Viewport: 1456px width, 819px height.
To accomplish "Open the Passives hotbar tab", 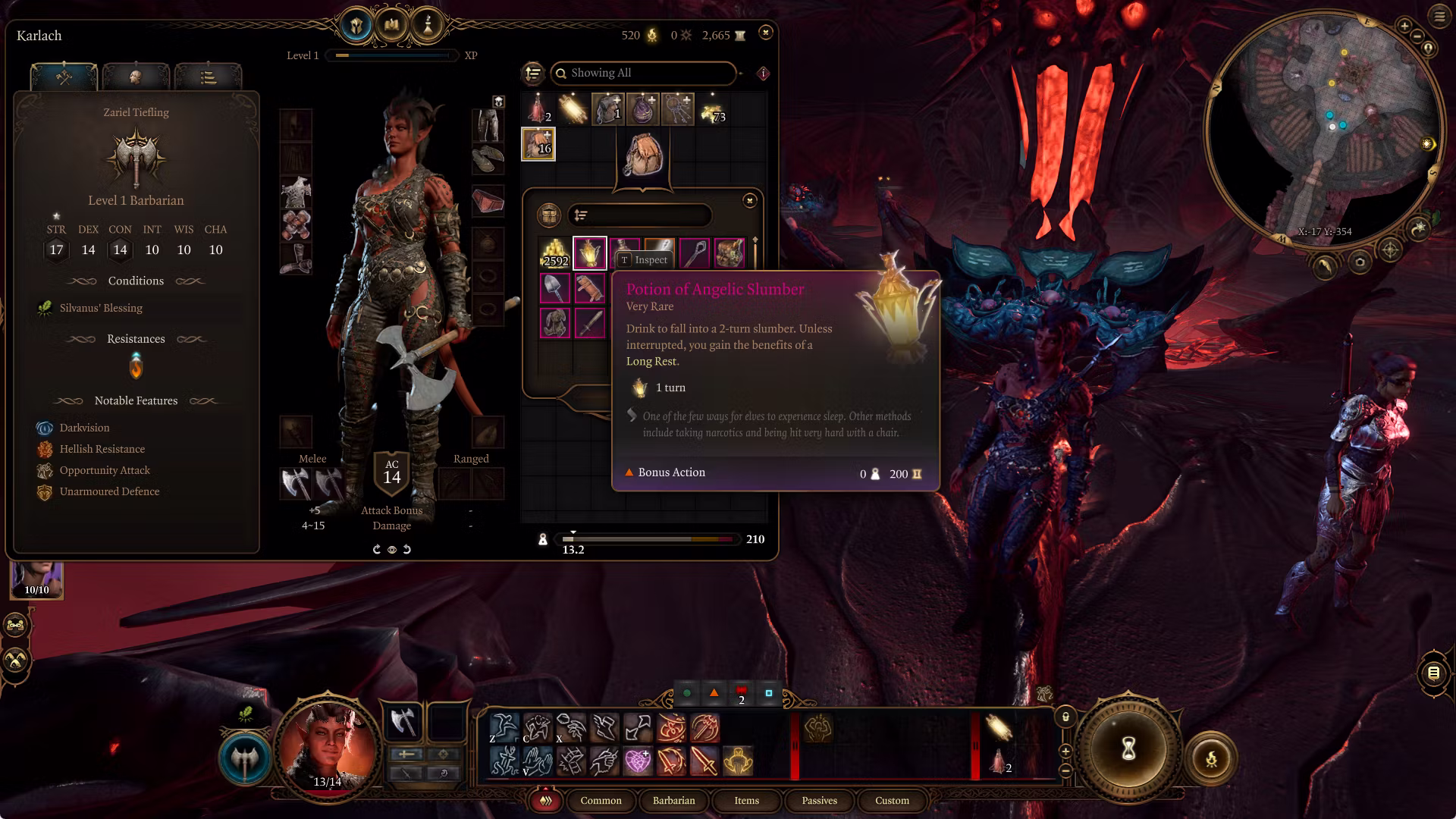I will coord(819,801).
